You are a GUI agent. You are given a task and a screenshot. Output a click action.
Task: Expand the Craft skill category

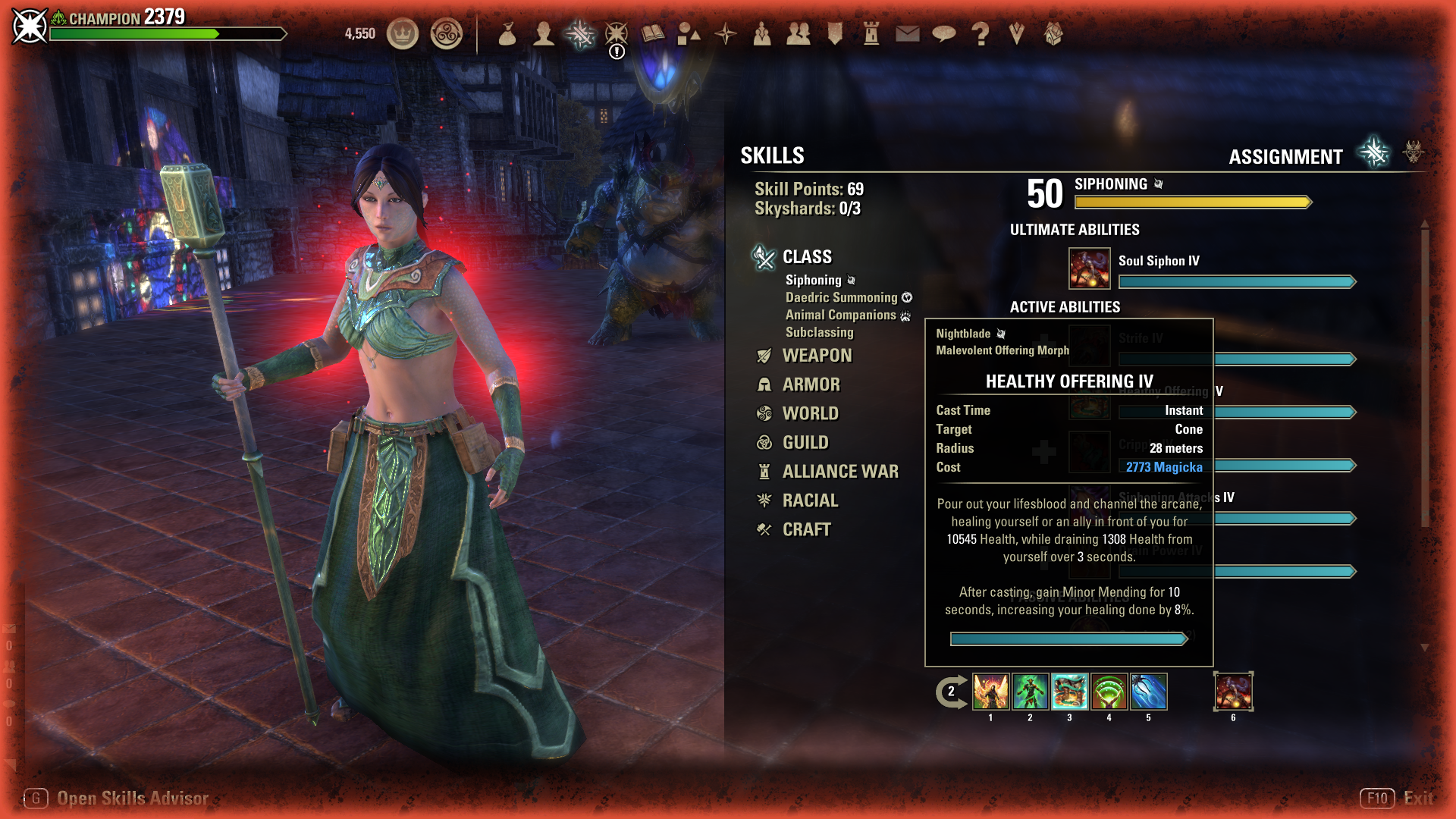pos(806,530)
